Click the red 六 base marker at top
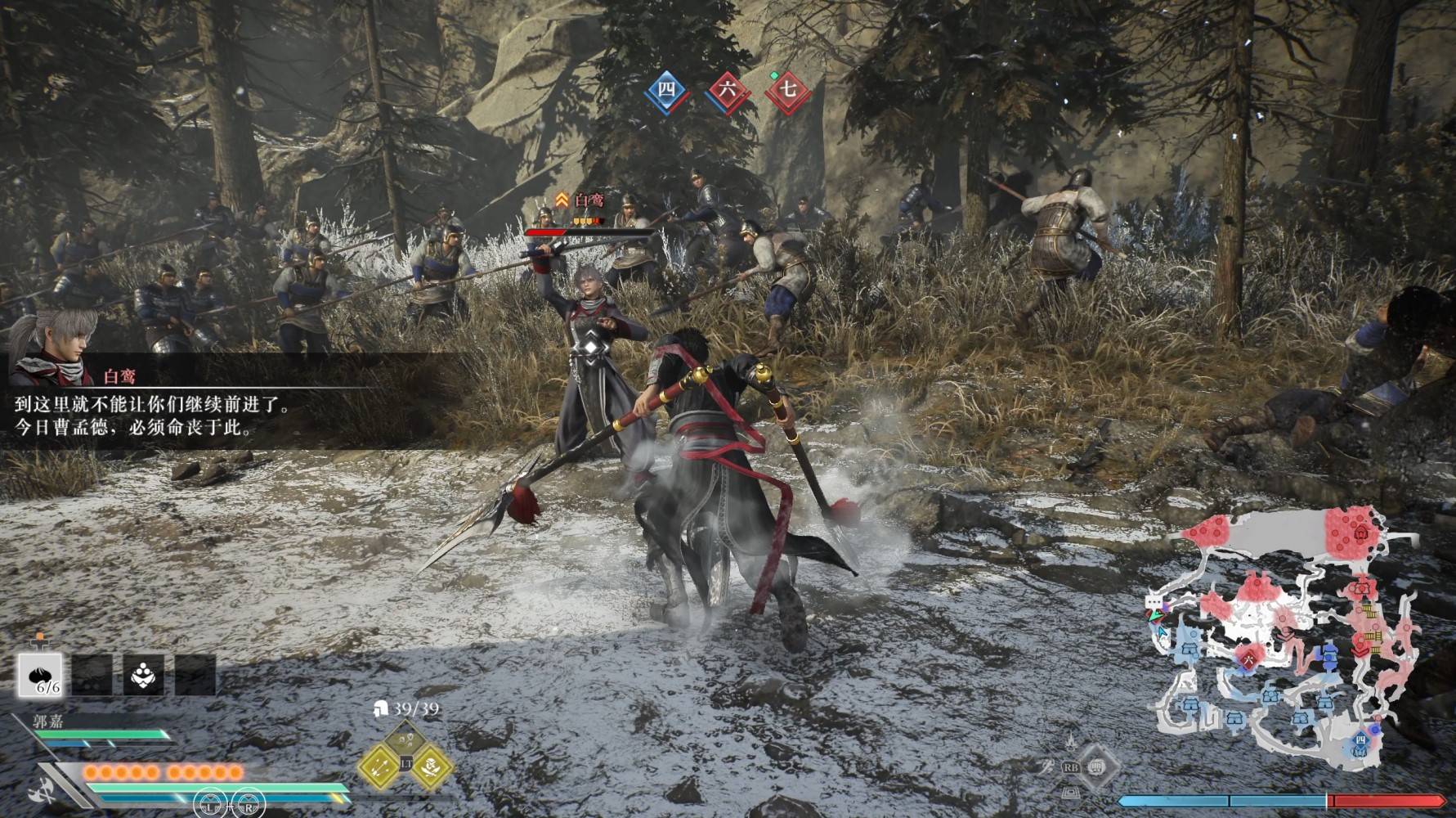This screenshot has height=818, width=1456. (726, 90)
